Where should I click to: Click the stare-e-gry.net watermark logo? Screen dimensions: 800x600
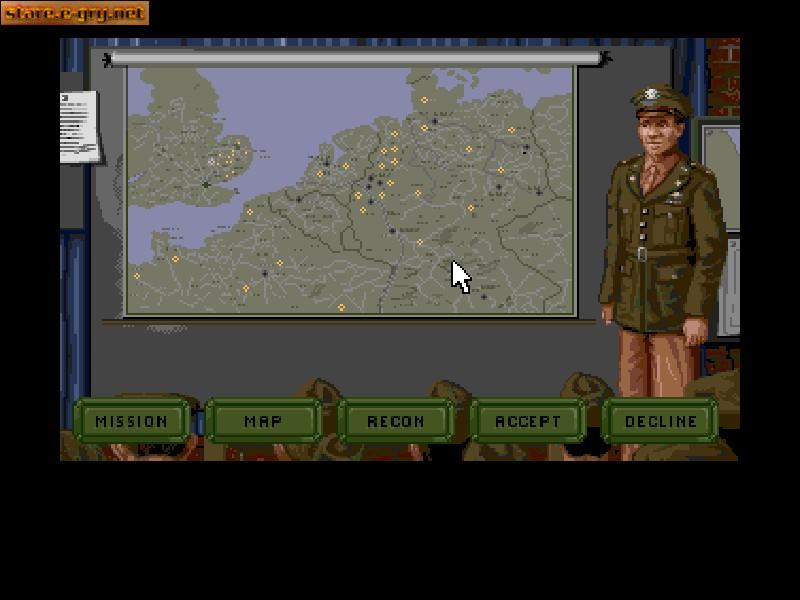(75, 13)
